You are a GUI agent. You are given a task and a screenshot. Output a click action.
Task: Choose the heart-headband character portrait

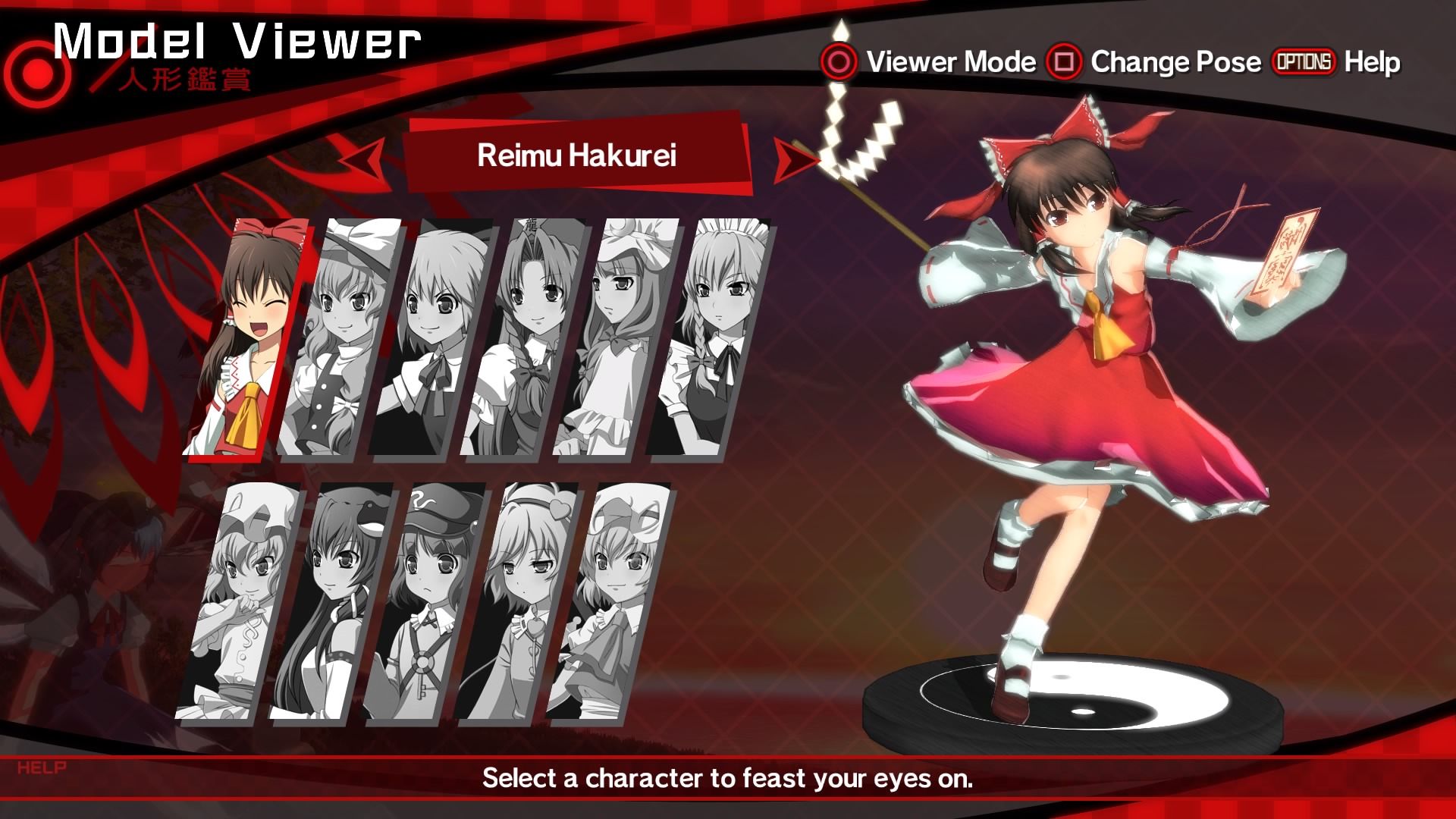[514, 602]
